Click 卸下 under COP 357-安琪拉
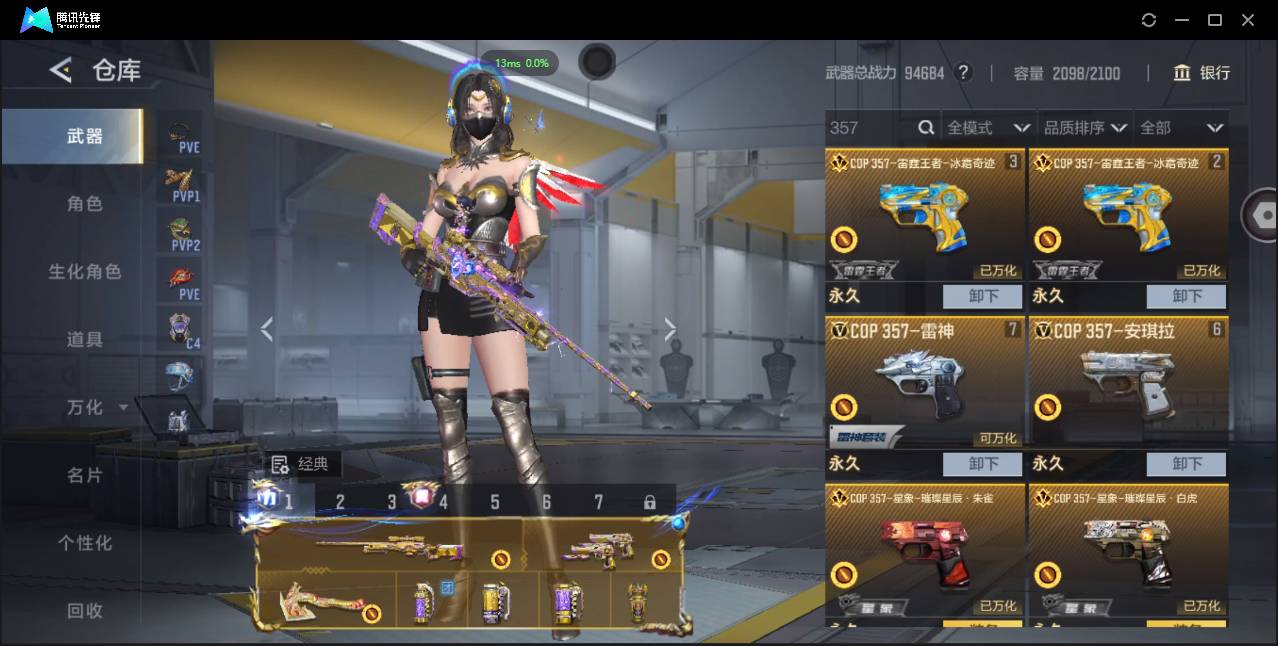 point(1186,464)
